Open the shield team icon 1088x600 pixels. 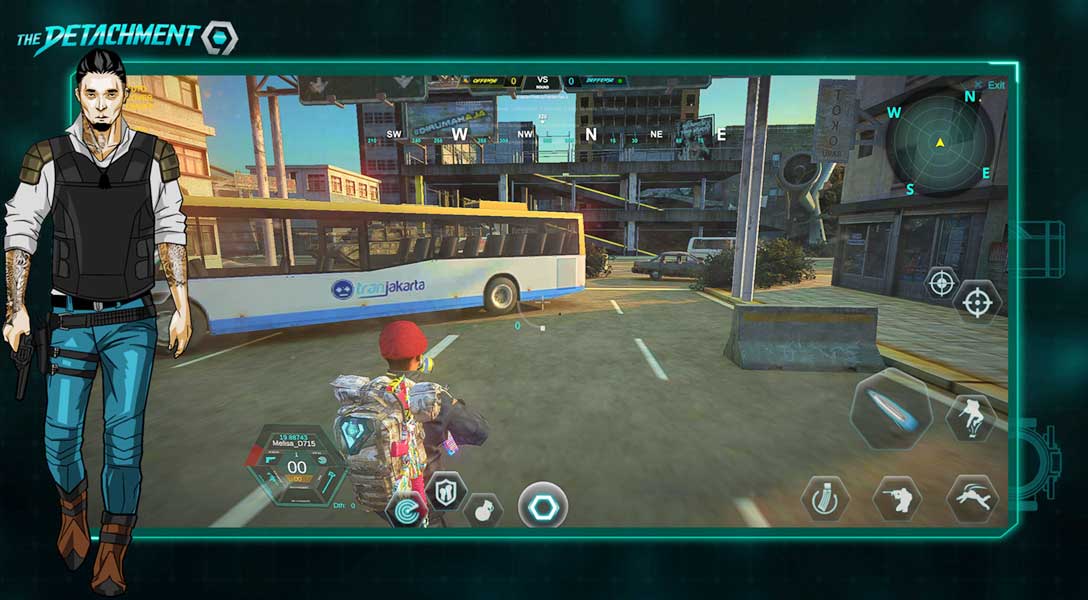click(x=446, y=490)
